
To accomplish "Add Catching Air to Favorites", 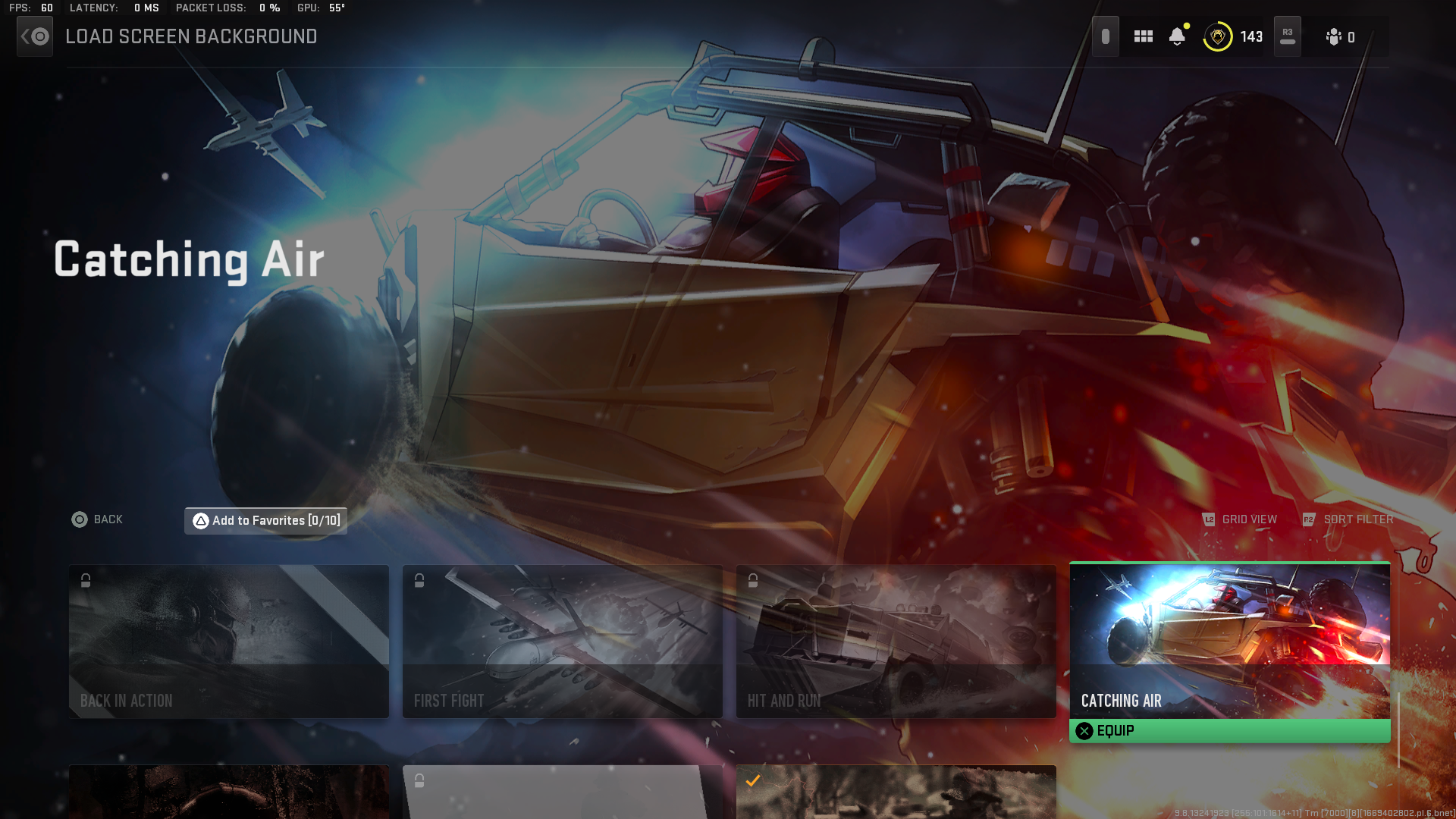I will click(266, 520).
